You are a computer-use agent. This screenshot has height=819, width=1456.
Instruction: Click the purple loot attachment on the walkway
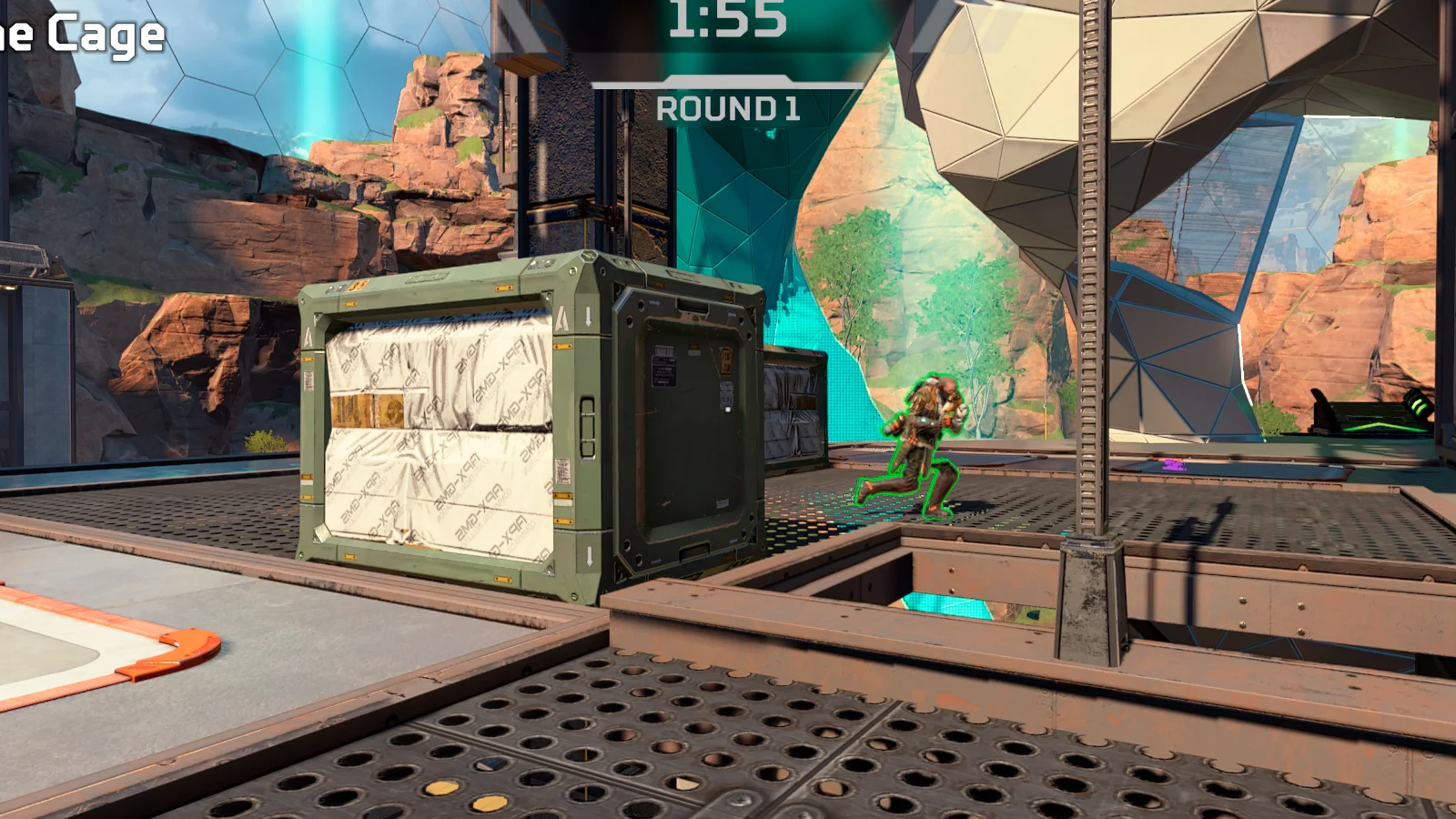pyautogui.click(x=1174, y=465)
